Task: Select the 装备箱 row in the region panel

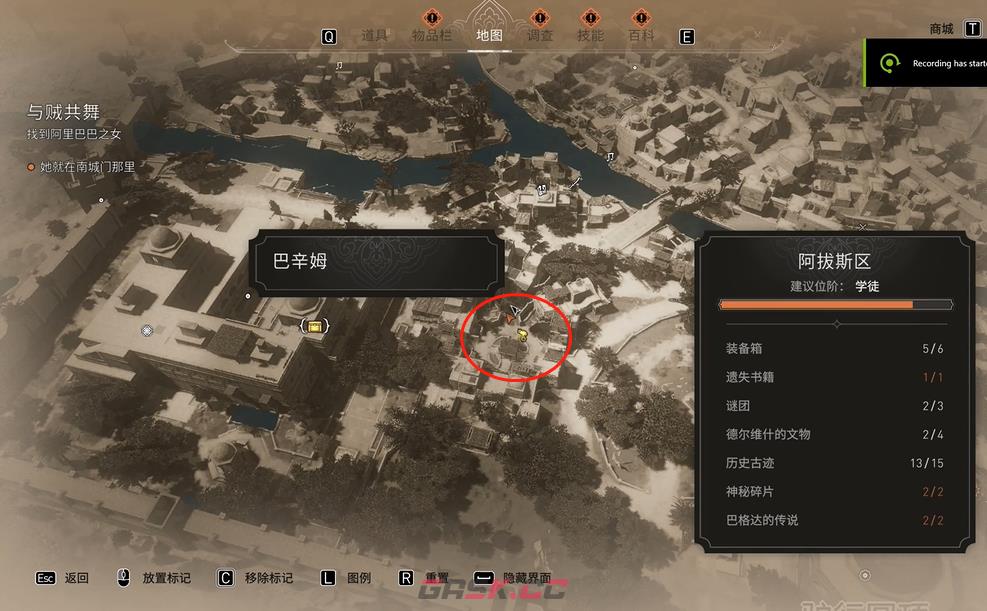Action: [834, 349]
